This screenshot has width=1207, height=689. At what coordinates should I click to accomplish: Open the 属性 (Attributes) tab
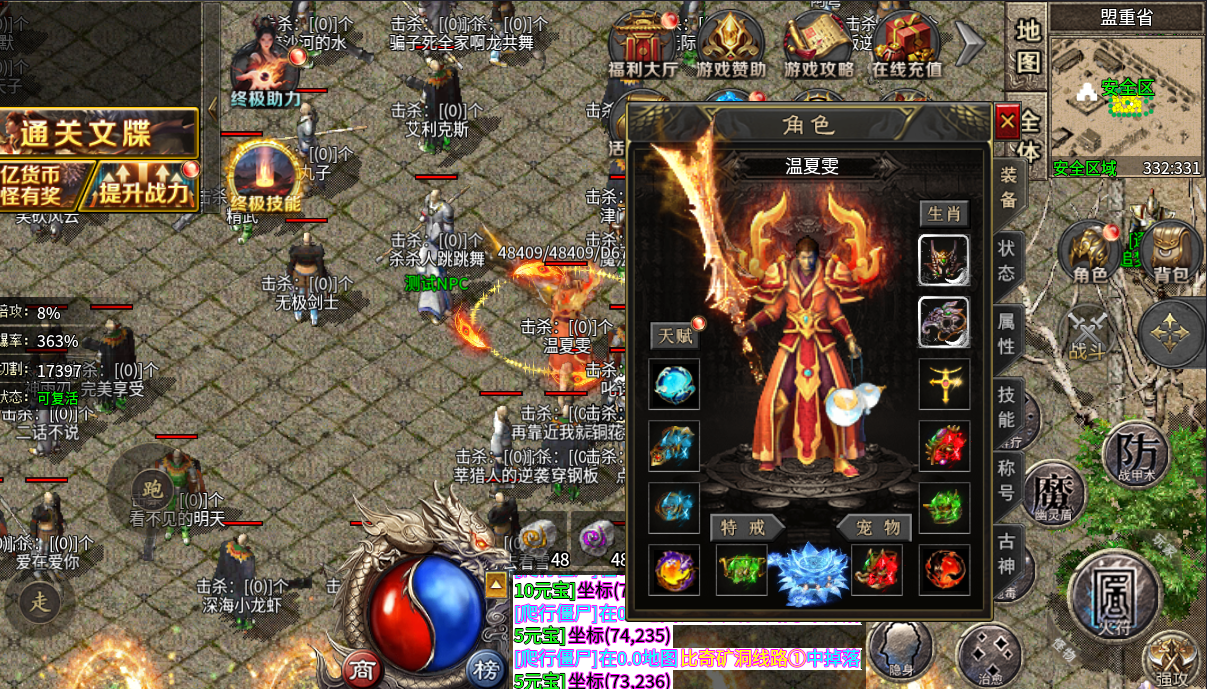click(1006, 334)
